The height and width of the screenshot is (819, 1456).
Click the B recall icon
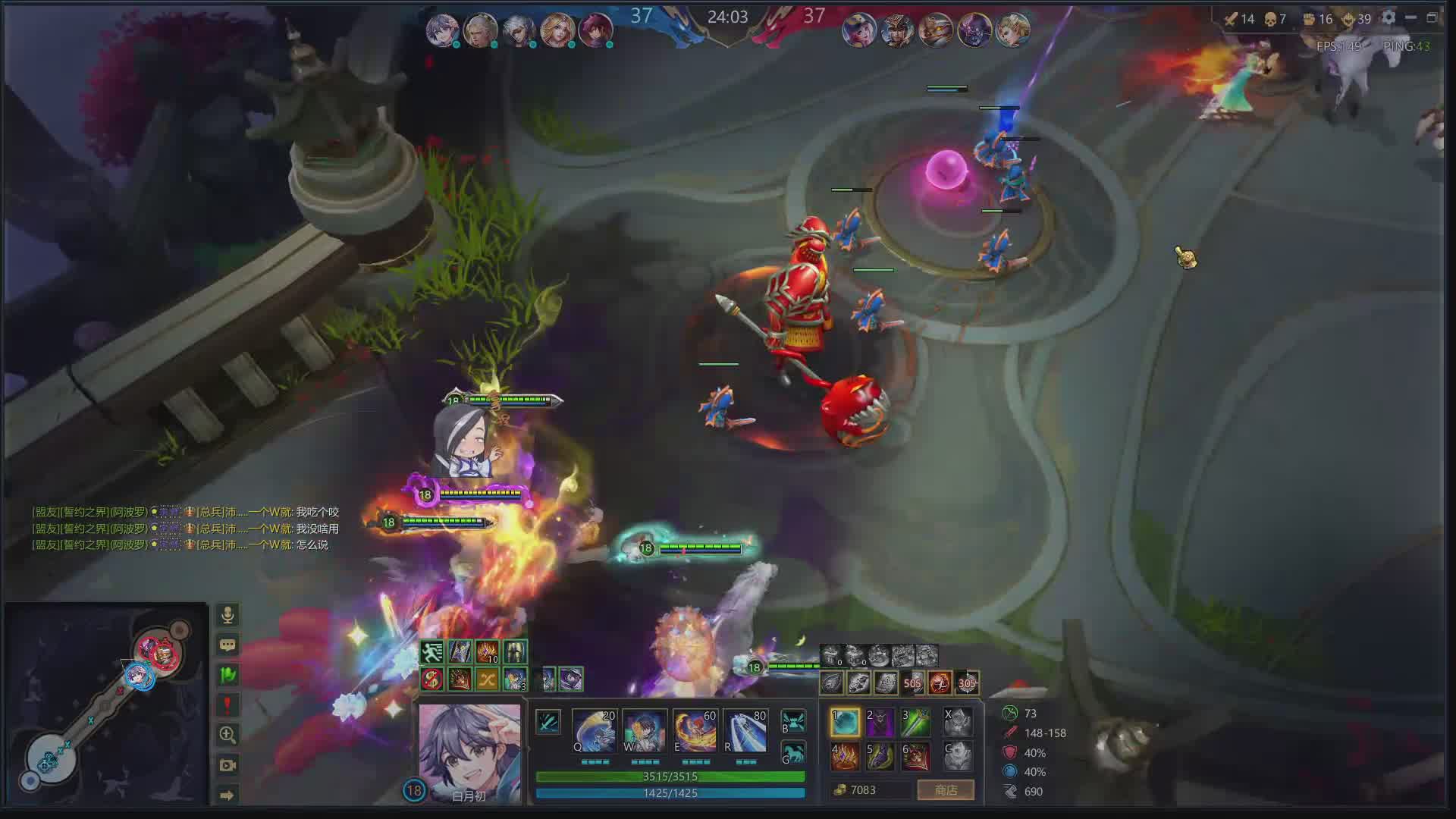[x=793, y=720]
